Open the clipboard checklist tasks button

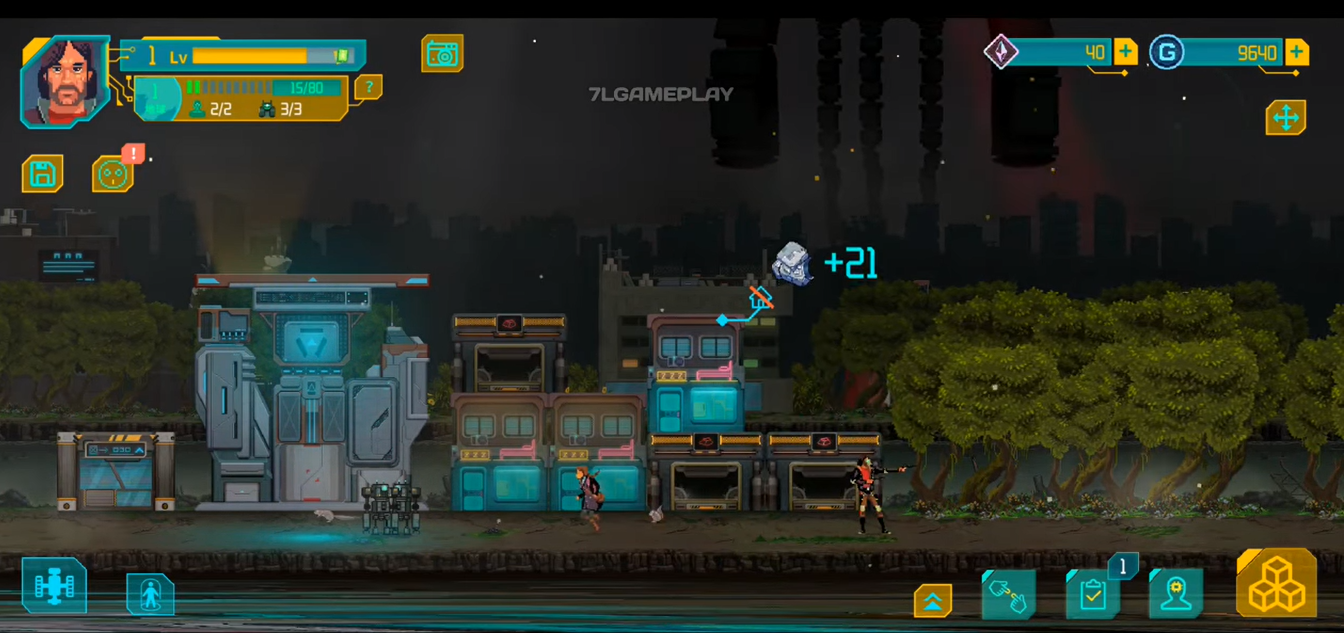[1092, 594]
